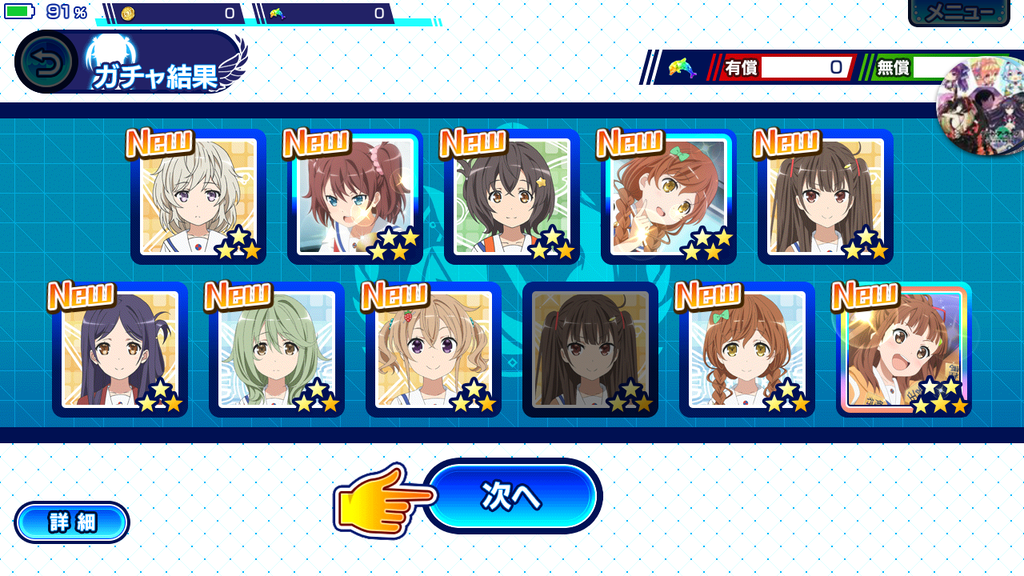Open the メニュー menu

click(959, 12)
